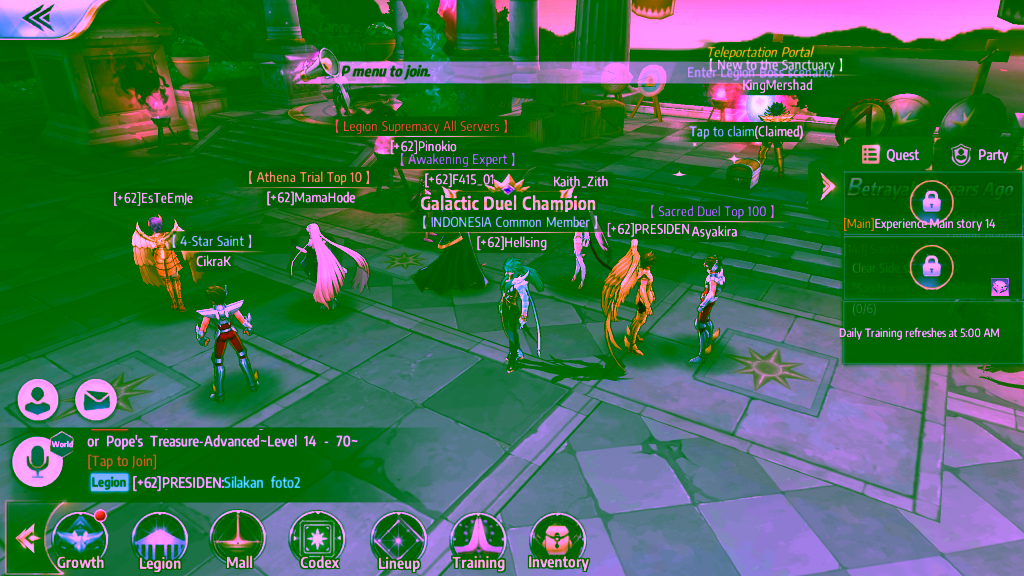
Task: Open the Legion menu
Action: point(160,541)
